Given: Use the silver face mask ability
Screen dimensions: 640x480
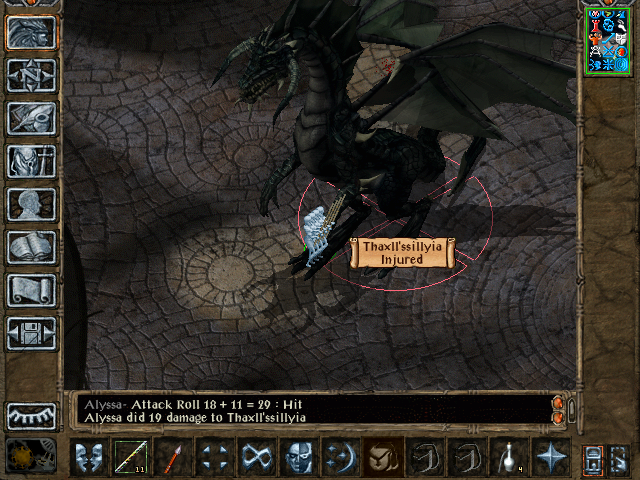Looking at the screenshot, I should click(298, 456).
